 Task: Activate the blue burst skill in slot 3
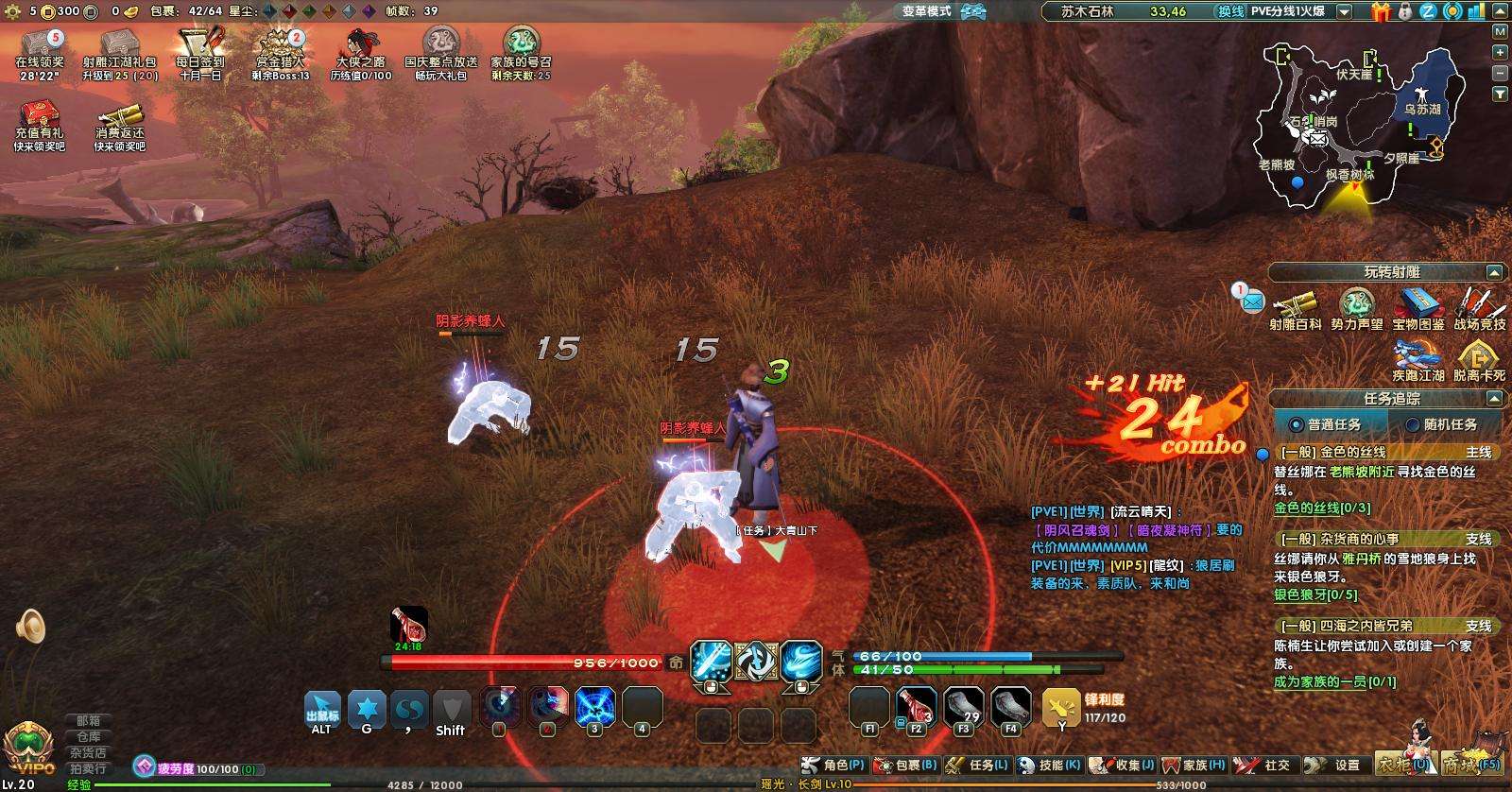(595, 708)
